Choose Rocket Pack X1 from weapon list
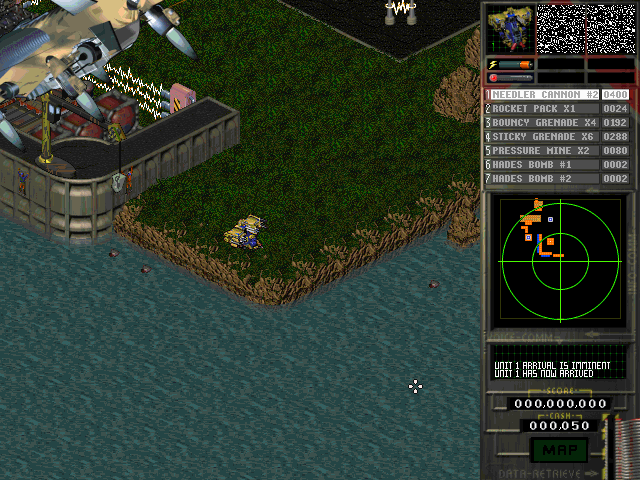640x480 pixels. (541, 109)
